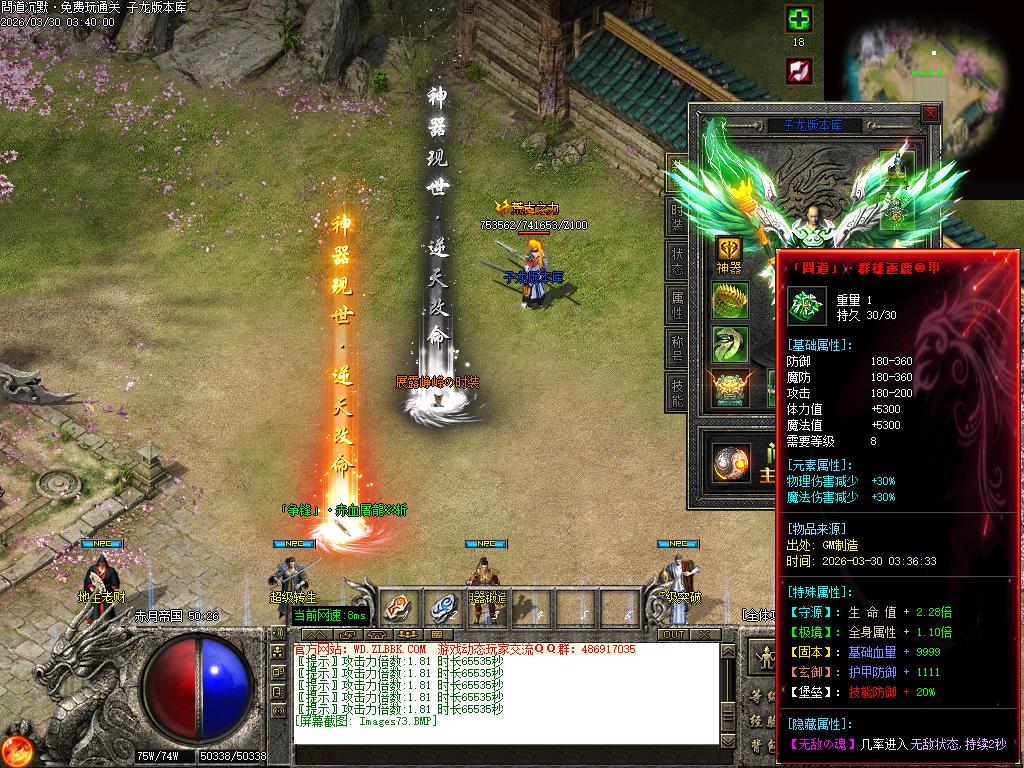1024x768 pixels.
Task: Activate the green cross healing buff icon
Action: click(798, 20)
